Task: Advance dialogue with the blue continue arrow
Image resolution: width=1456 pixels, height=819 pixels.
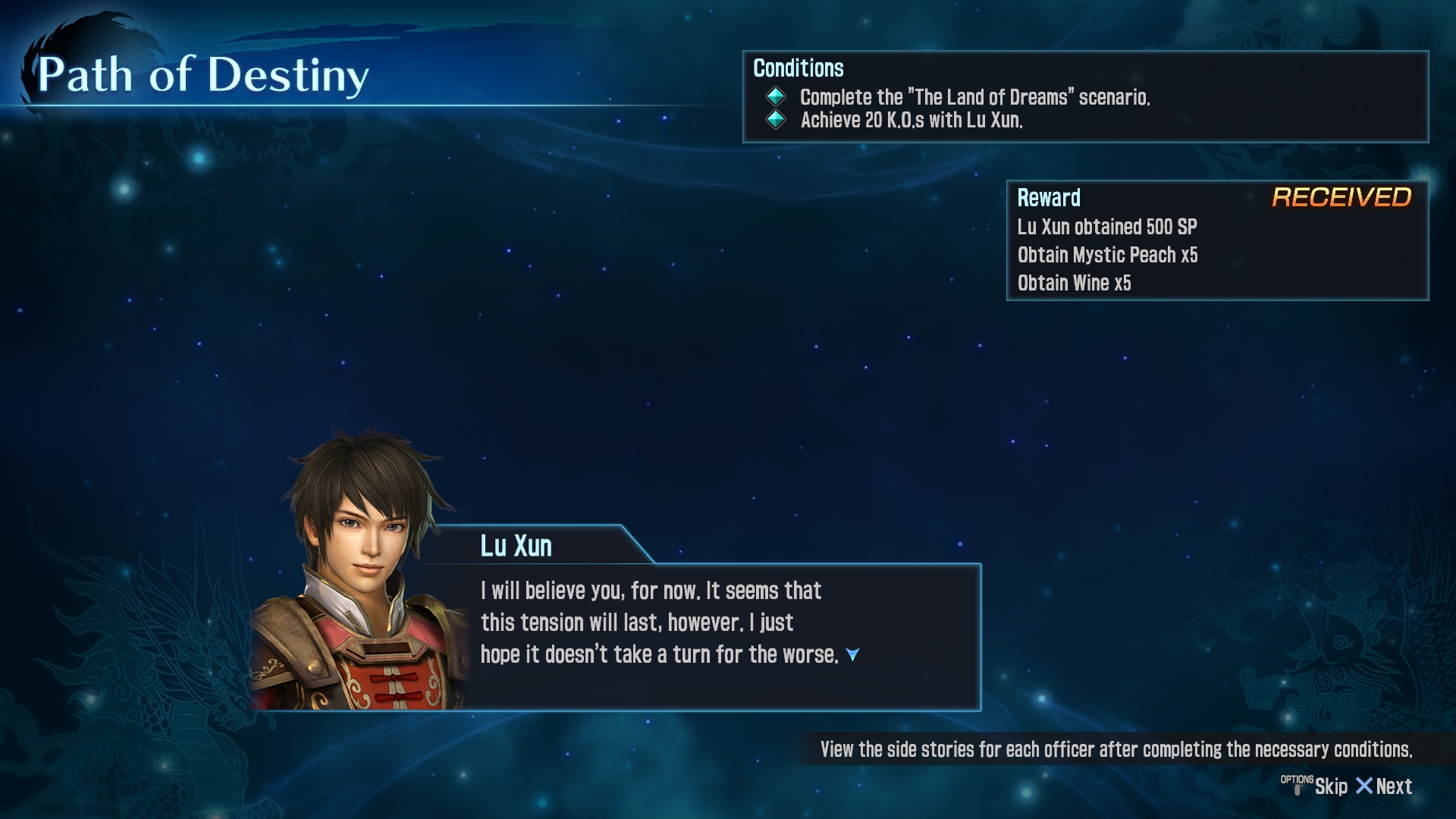Action: click(x=852, y=654)
